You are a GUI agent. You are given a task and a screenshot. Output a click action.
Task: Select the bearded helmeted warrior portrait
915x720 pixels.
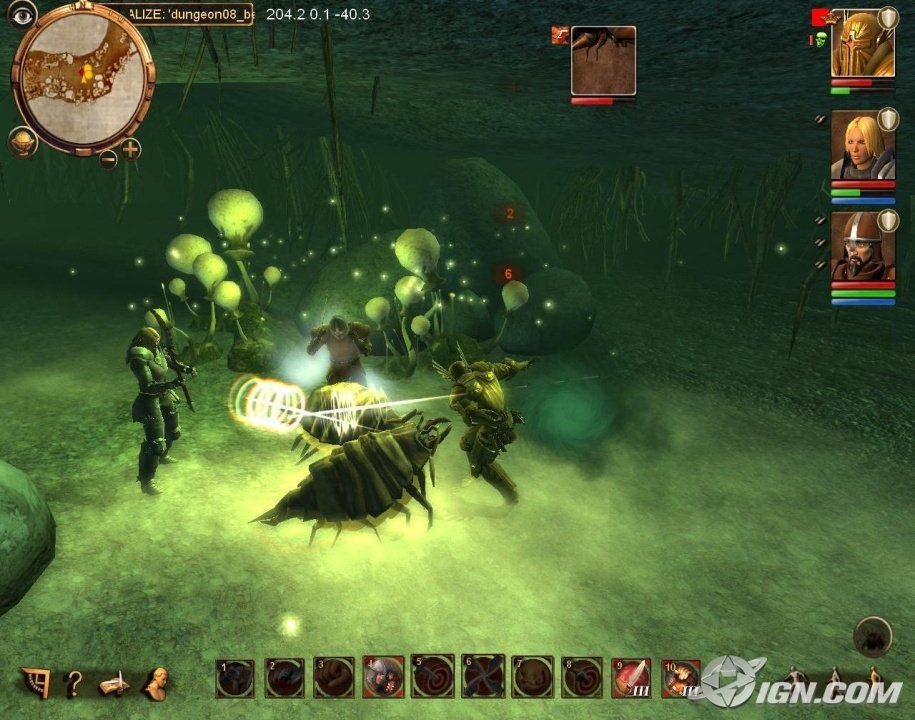tap(862, 248)
